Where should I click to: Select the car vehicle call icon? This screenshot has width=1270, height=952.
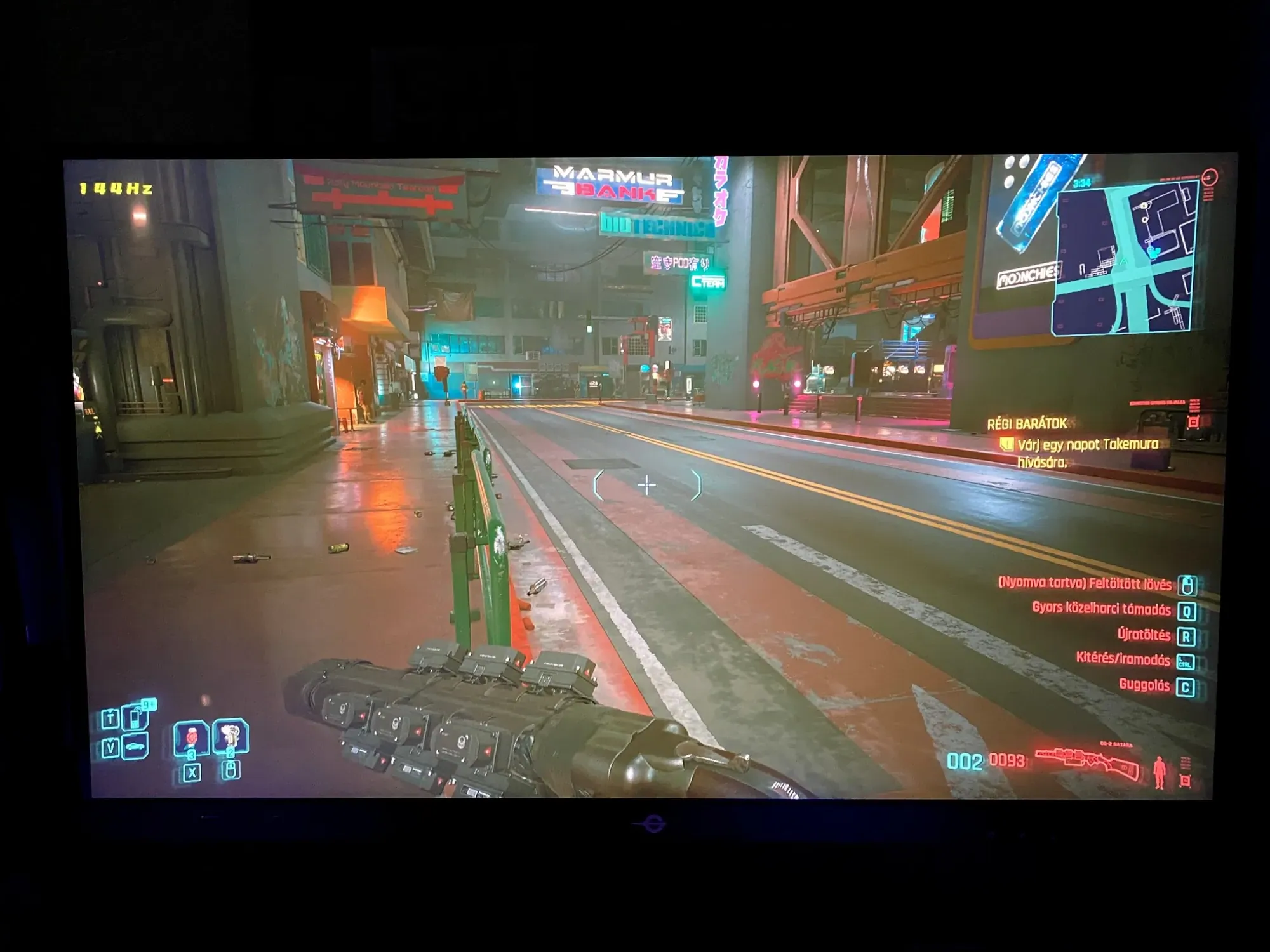click(135, 748)
